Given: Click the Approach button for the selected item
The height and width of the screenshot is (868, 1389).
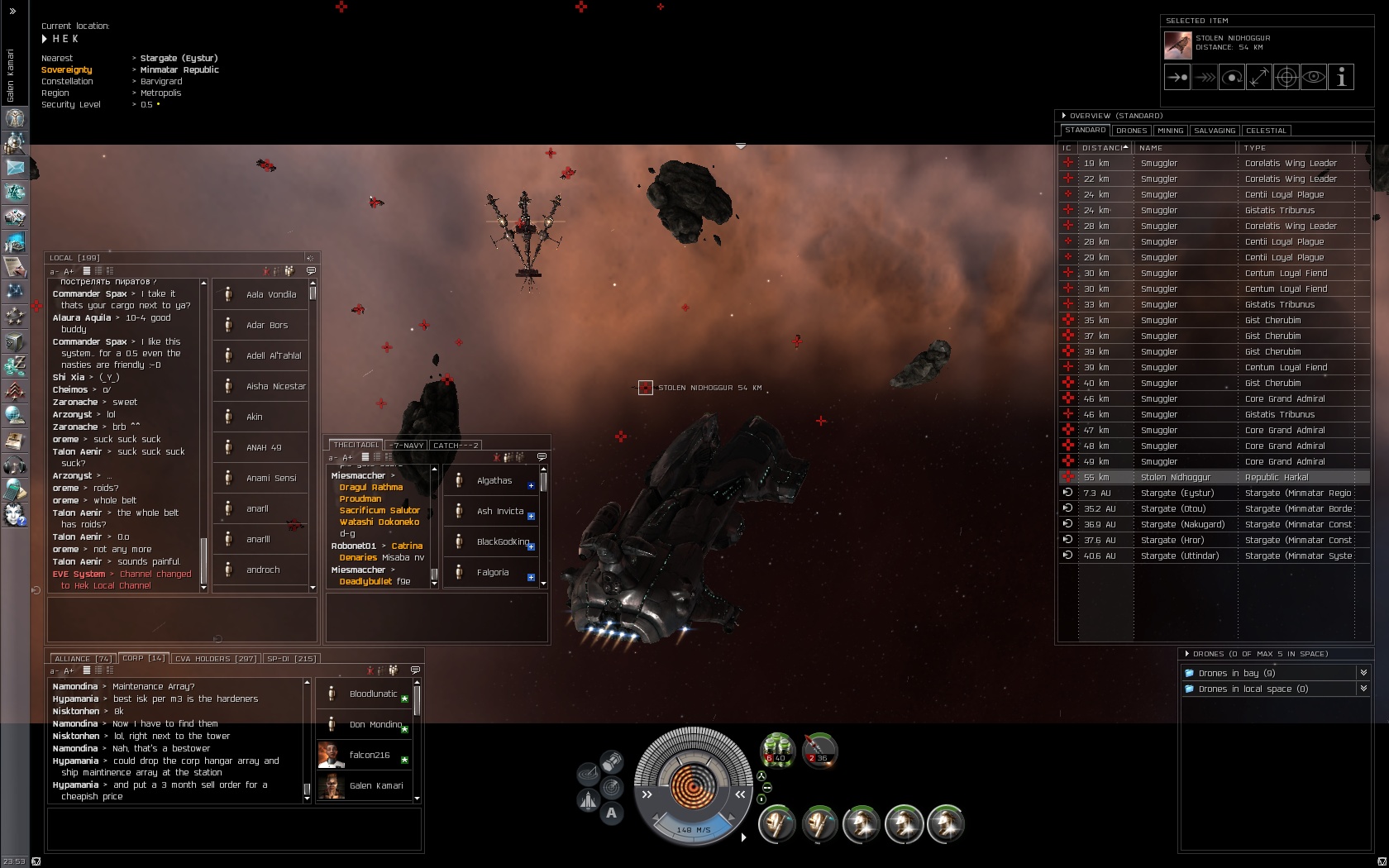Looking at the screenshot, I should (x=1177, y=78).
